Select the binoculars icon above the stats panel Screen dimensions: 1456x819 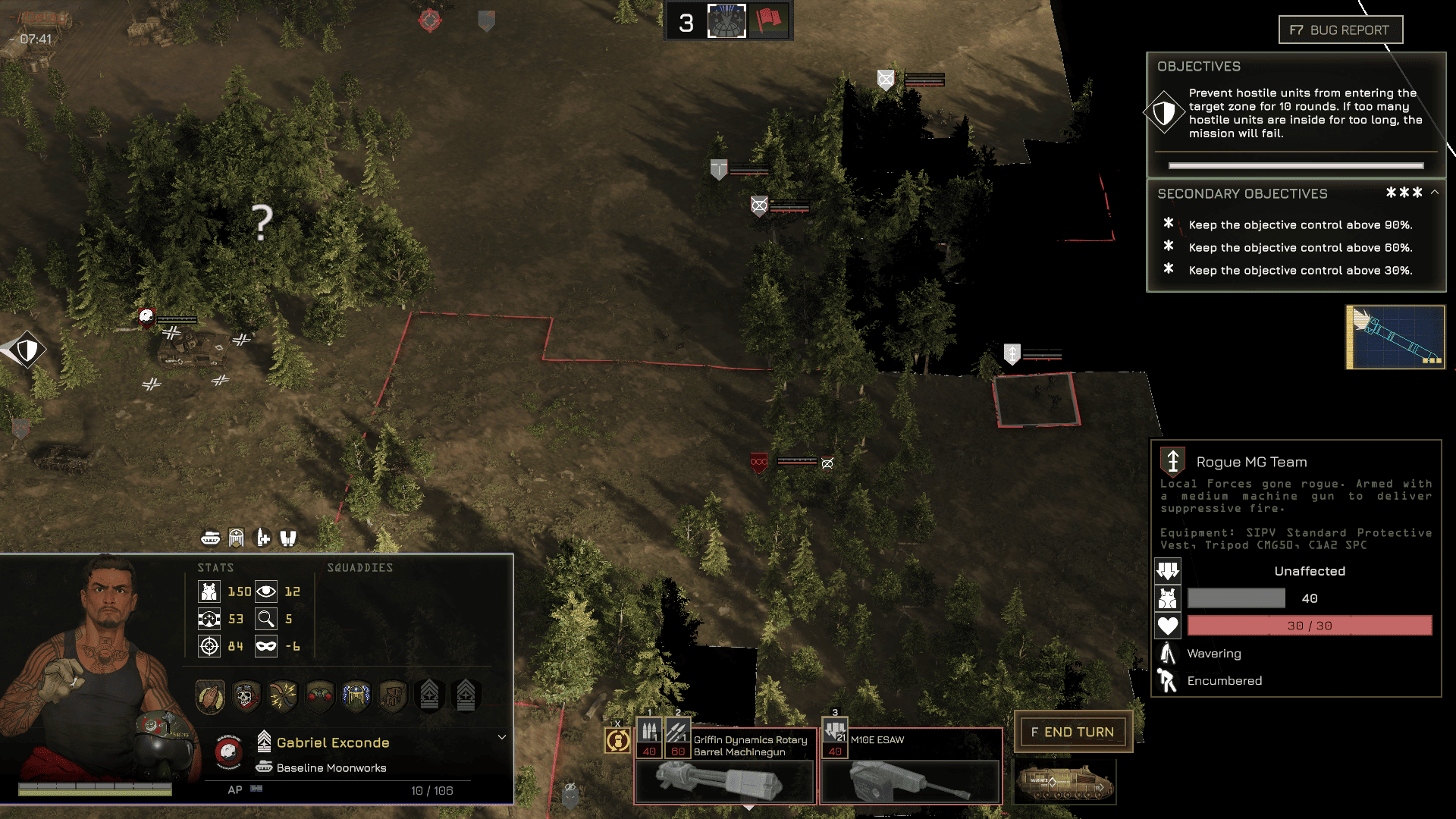click(287, 538)
